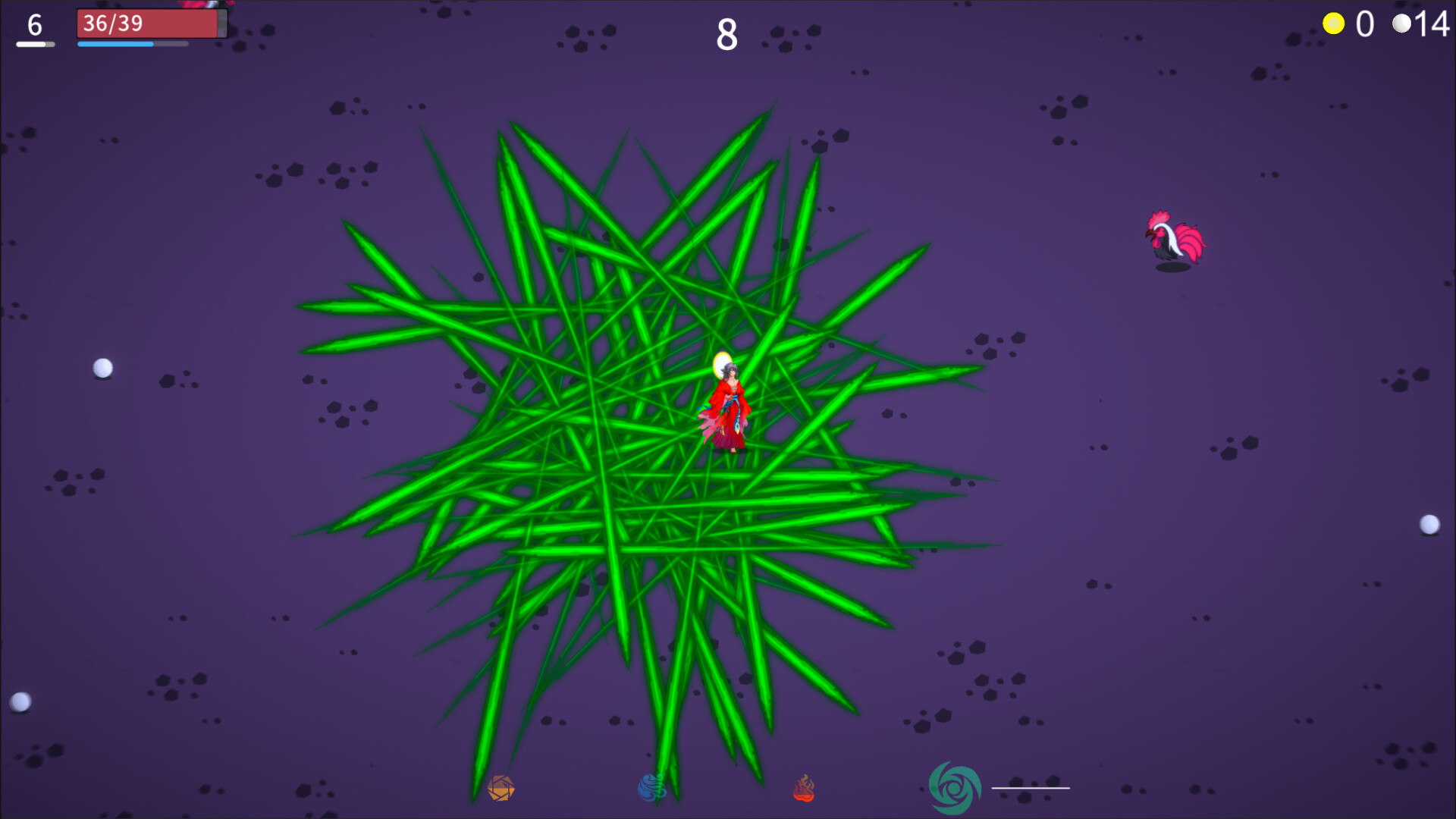Click the red 36/39 health bar
1456x819 pixels.
coord(148,24)
